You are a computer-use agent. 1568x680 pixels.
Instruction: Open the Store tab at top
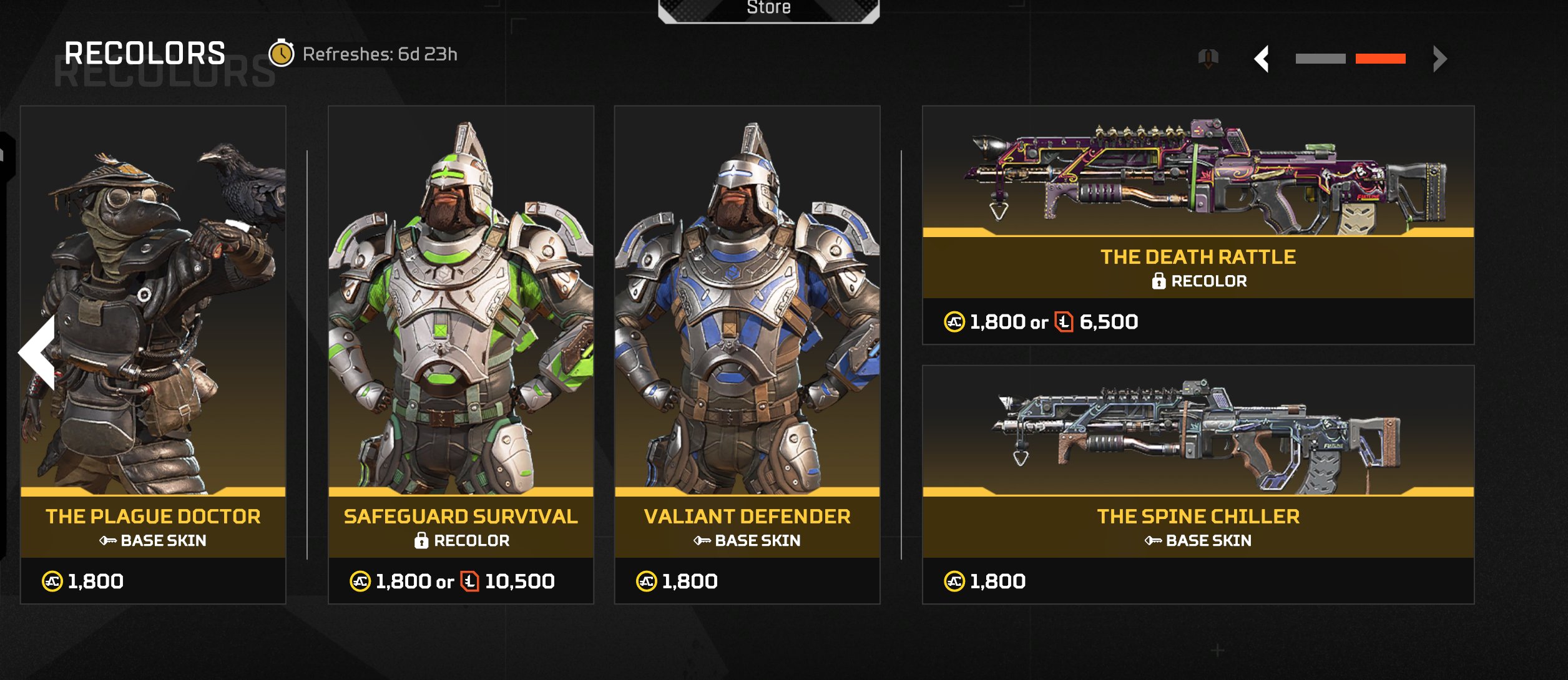coord(768,9)
